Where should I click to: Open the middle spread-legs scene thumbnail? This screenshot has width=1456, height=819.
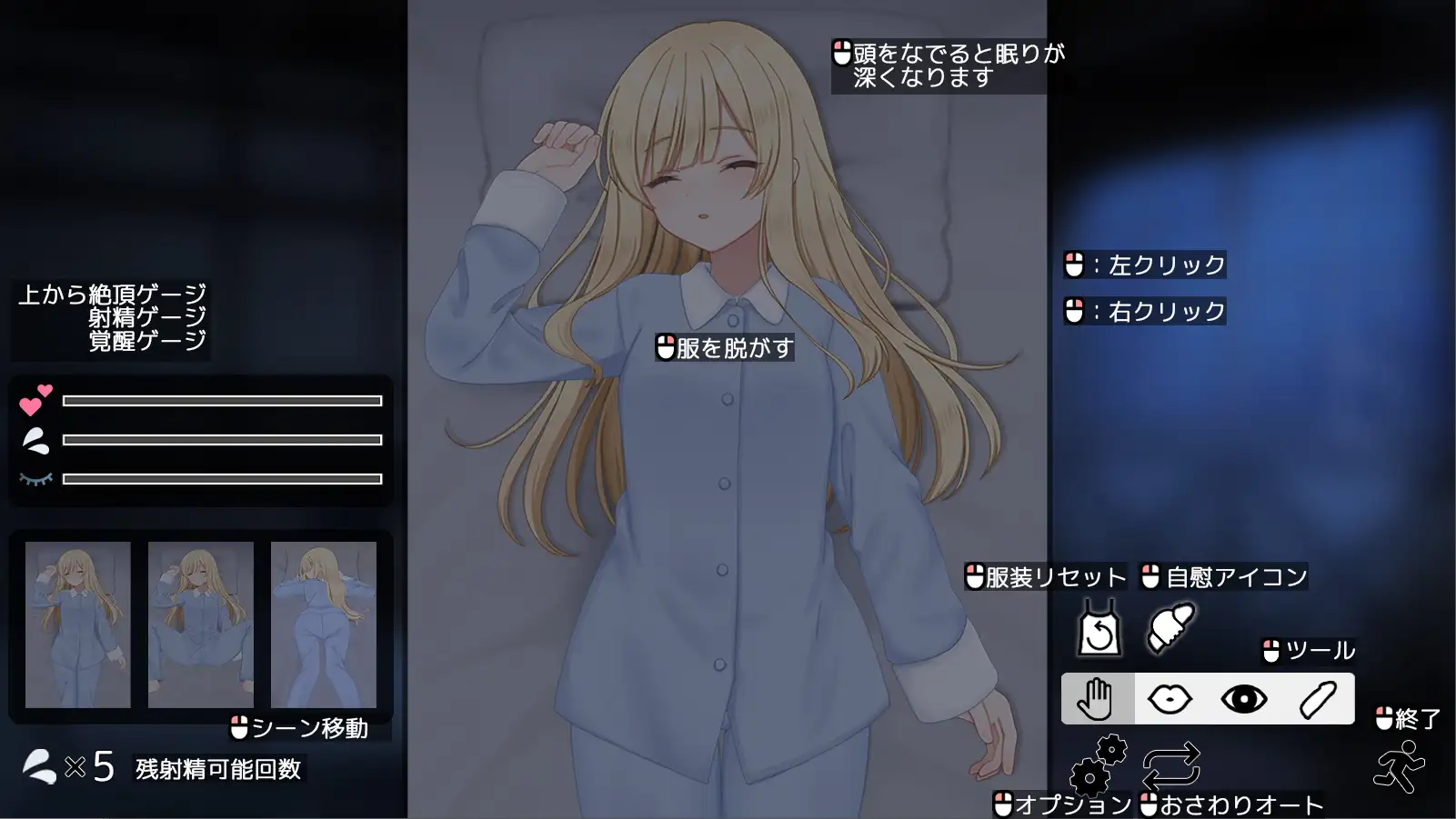(199, 624)
